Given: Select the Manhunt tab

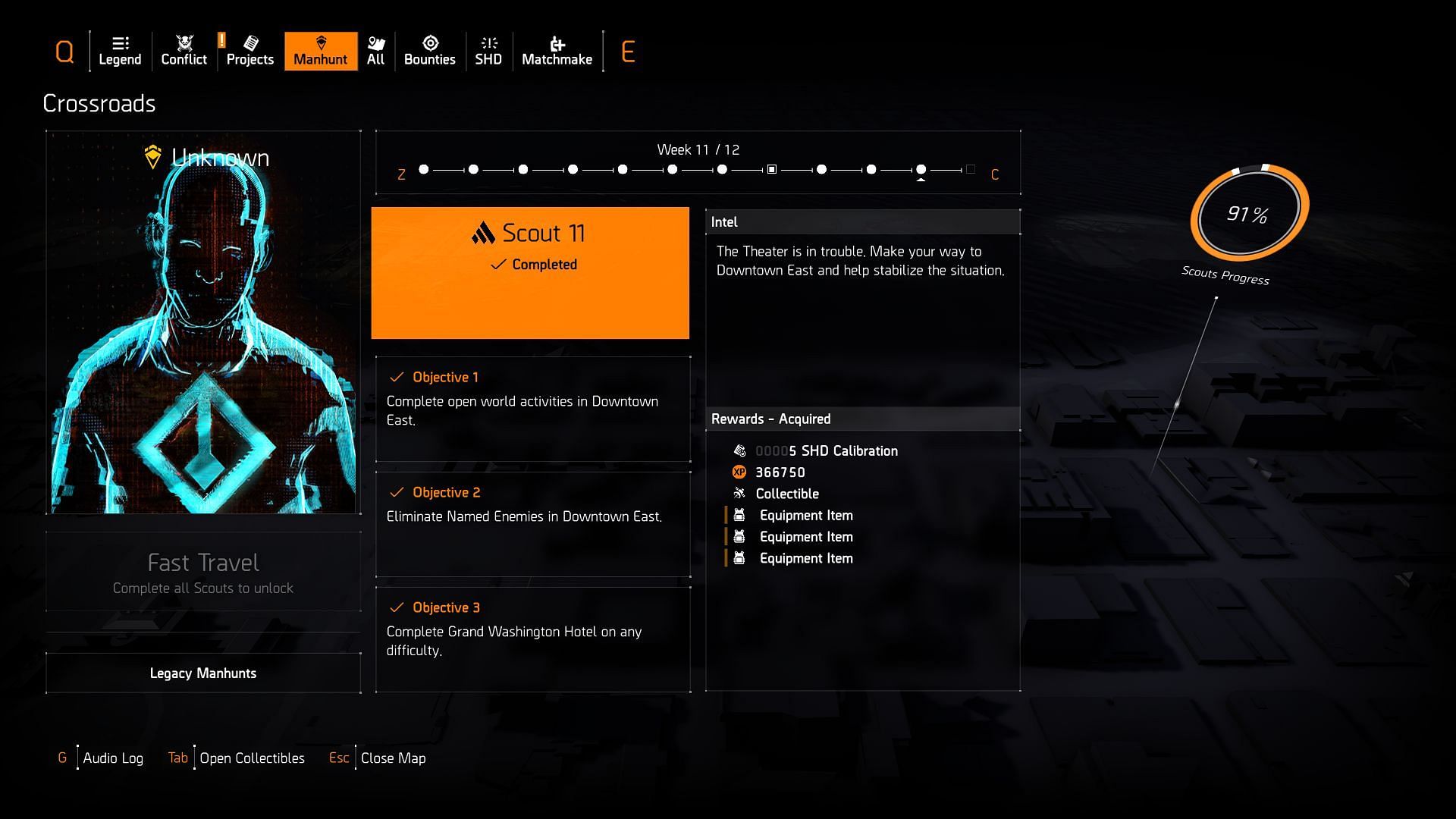Looking at the screenshot, I should [x=321, y=51].
